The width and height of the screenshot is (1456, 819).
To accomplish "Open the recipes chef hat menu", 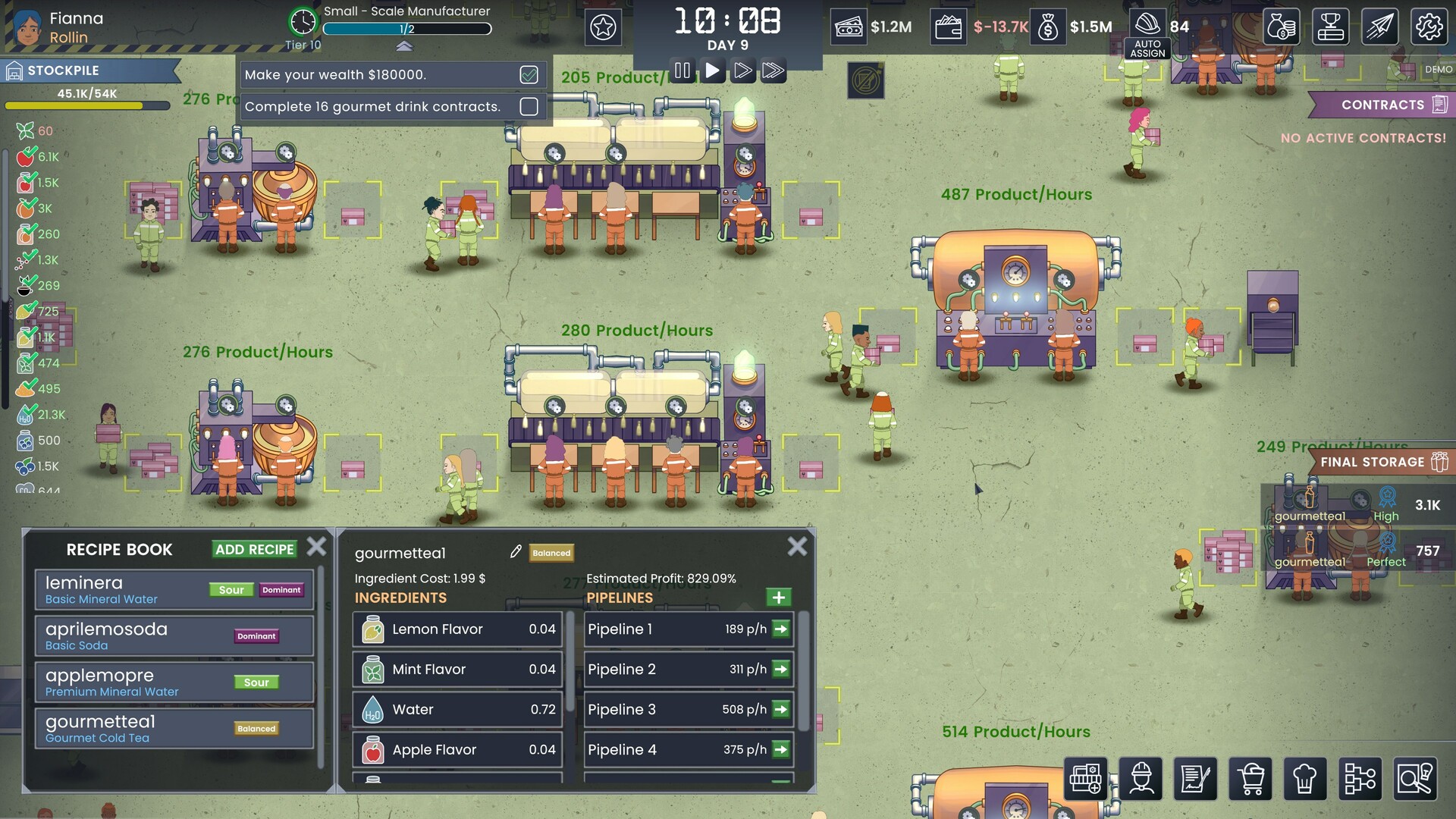I will [x=1307, y=778].
